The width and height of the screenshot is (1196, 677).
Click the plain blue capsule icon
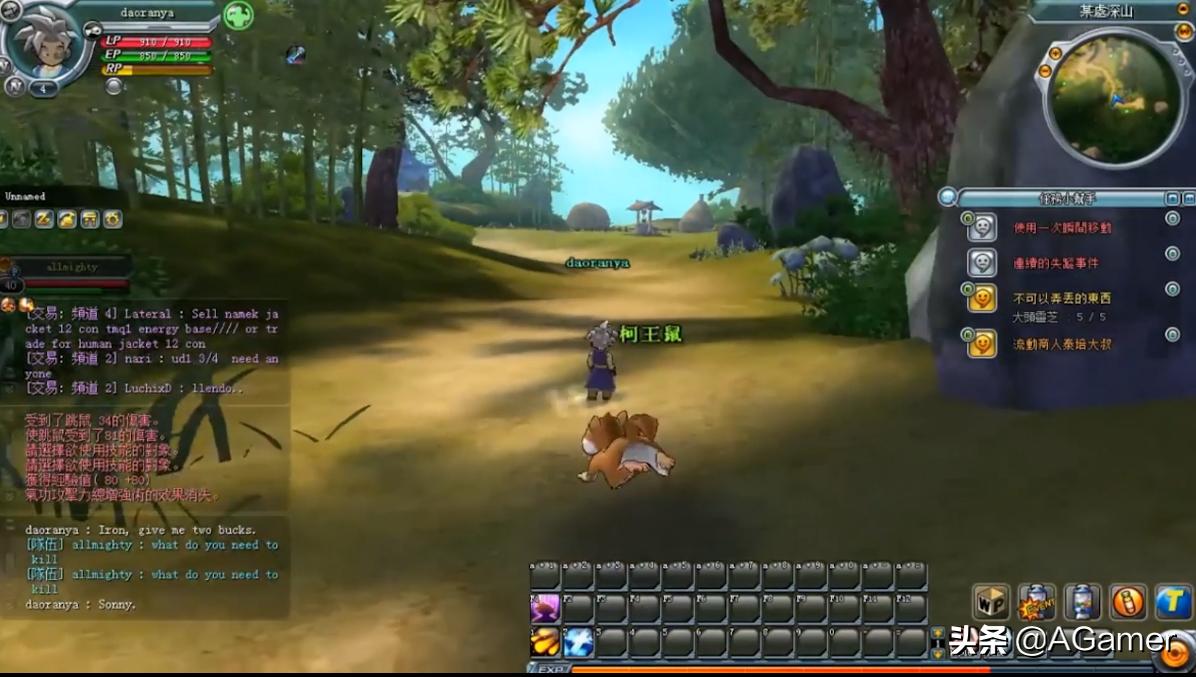(x=1082, y=602)
